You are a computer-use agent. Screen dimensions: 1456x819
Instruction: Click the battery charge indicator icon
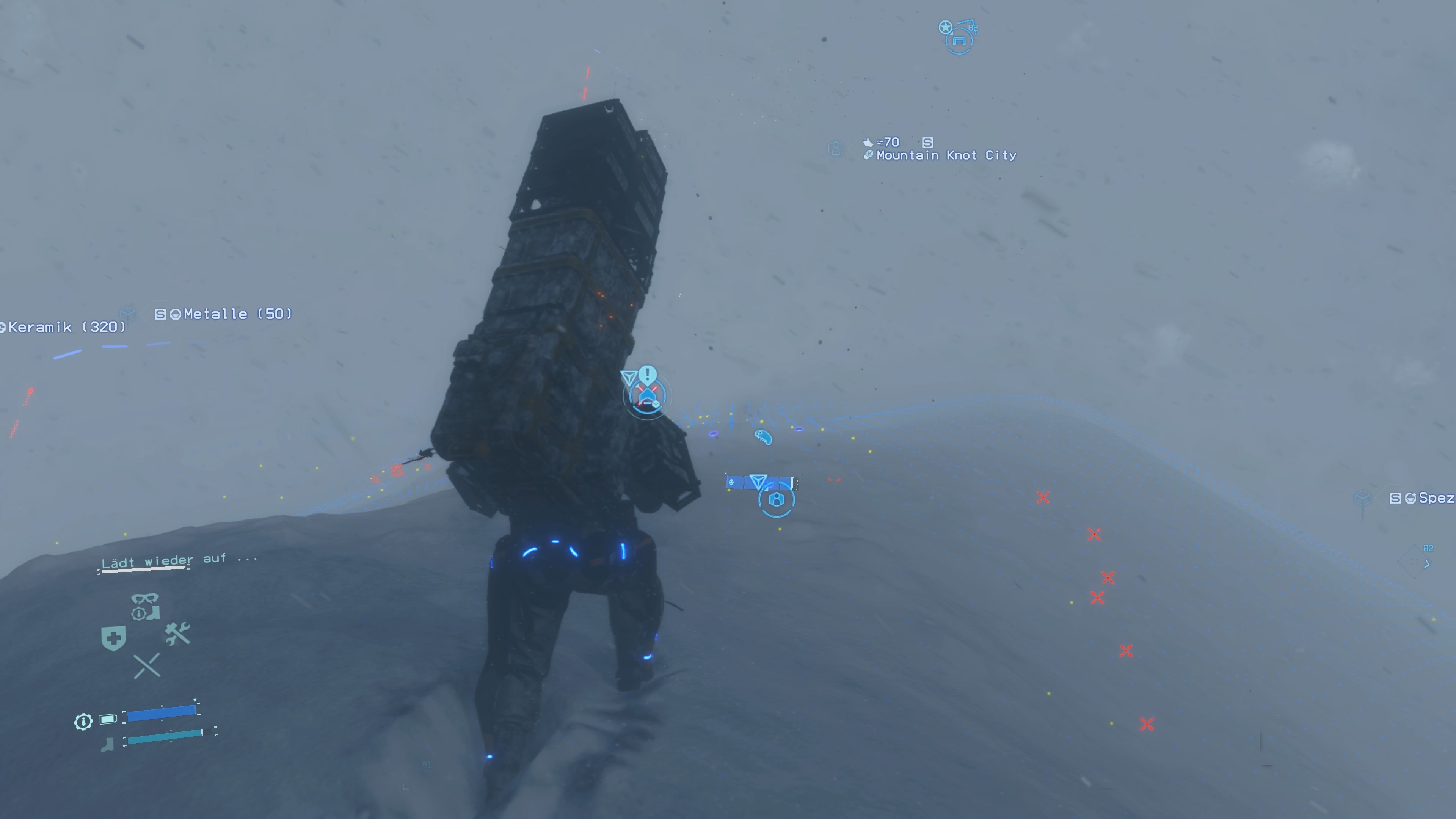pyautogui.click(x=108, y=720)
